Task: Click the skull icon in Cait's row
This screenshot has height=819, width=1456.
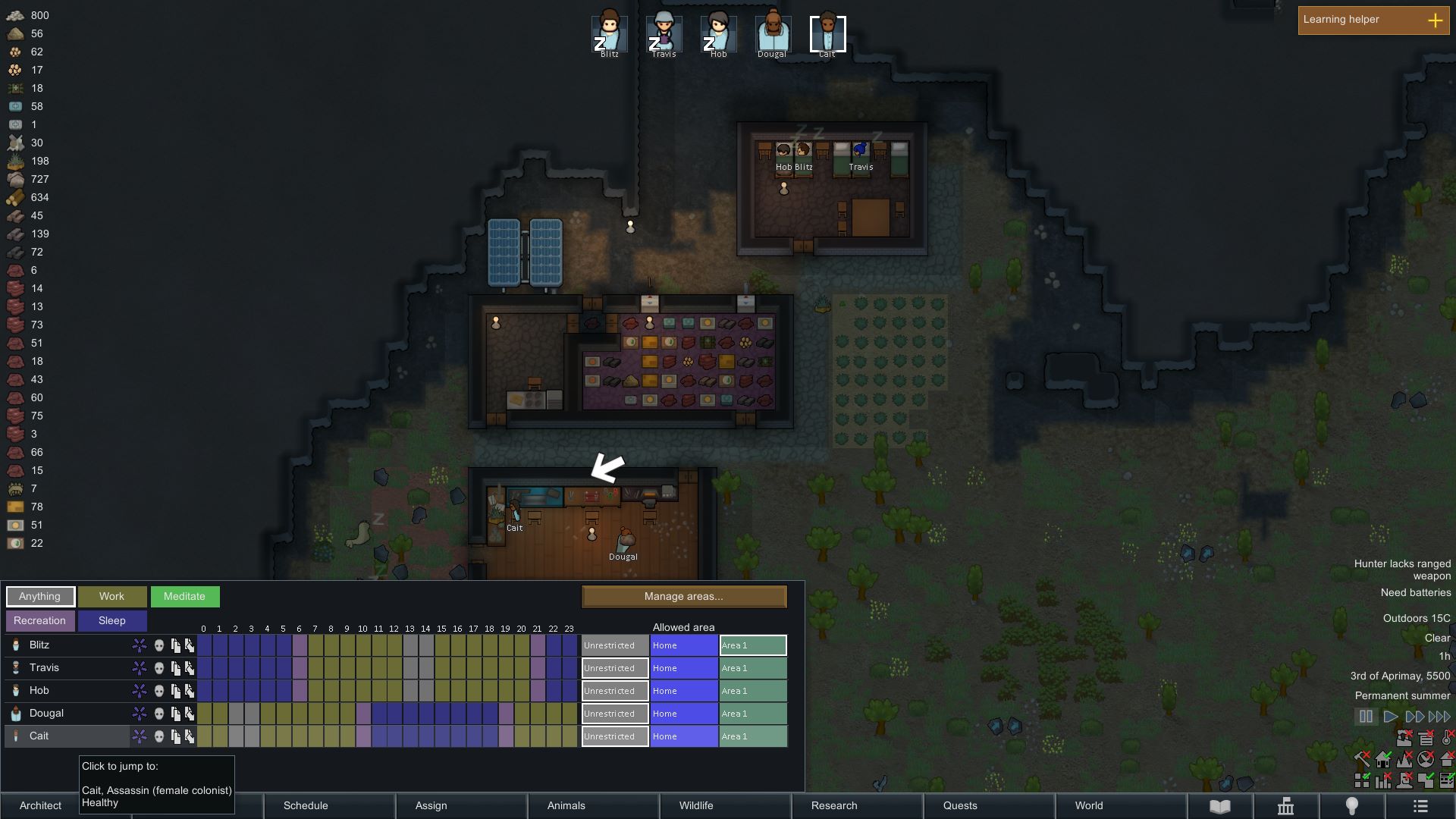Action: point(159,736)
